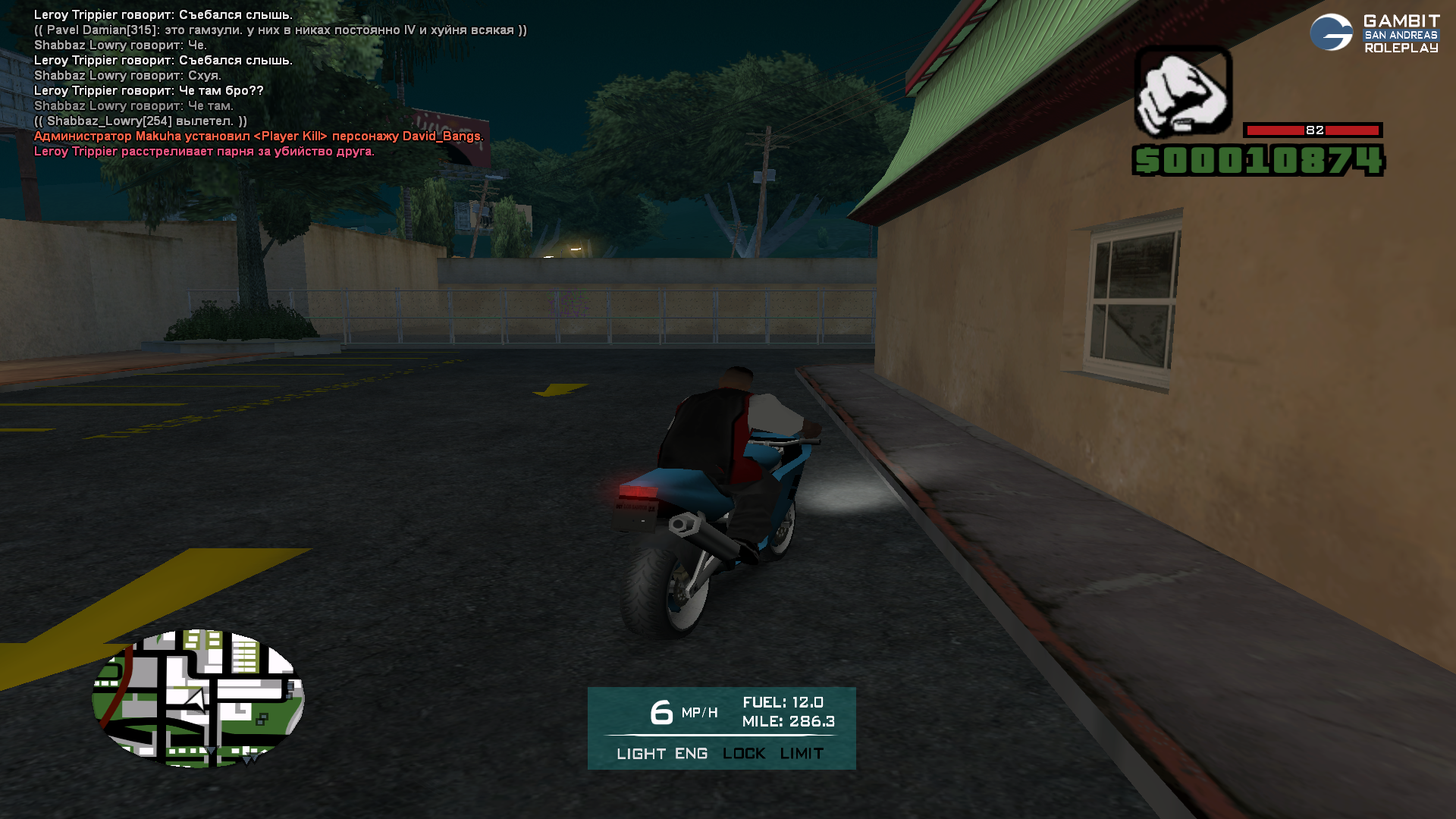Toggle the ENG engine indicator

(691, 754)
